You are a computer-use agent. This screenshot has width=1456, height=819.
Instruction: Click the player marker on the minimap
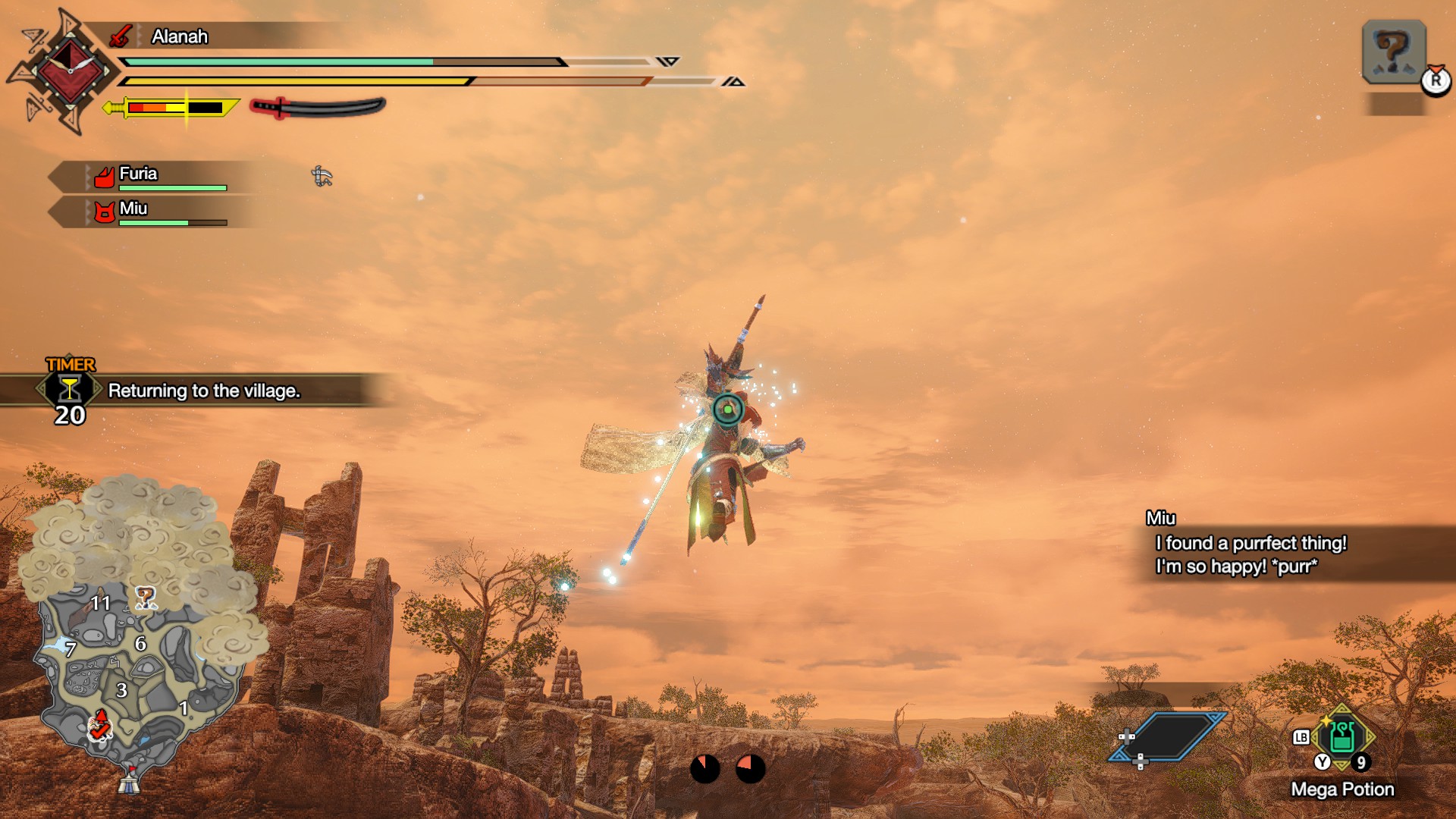[x=99, y=726]
